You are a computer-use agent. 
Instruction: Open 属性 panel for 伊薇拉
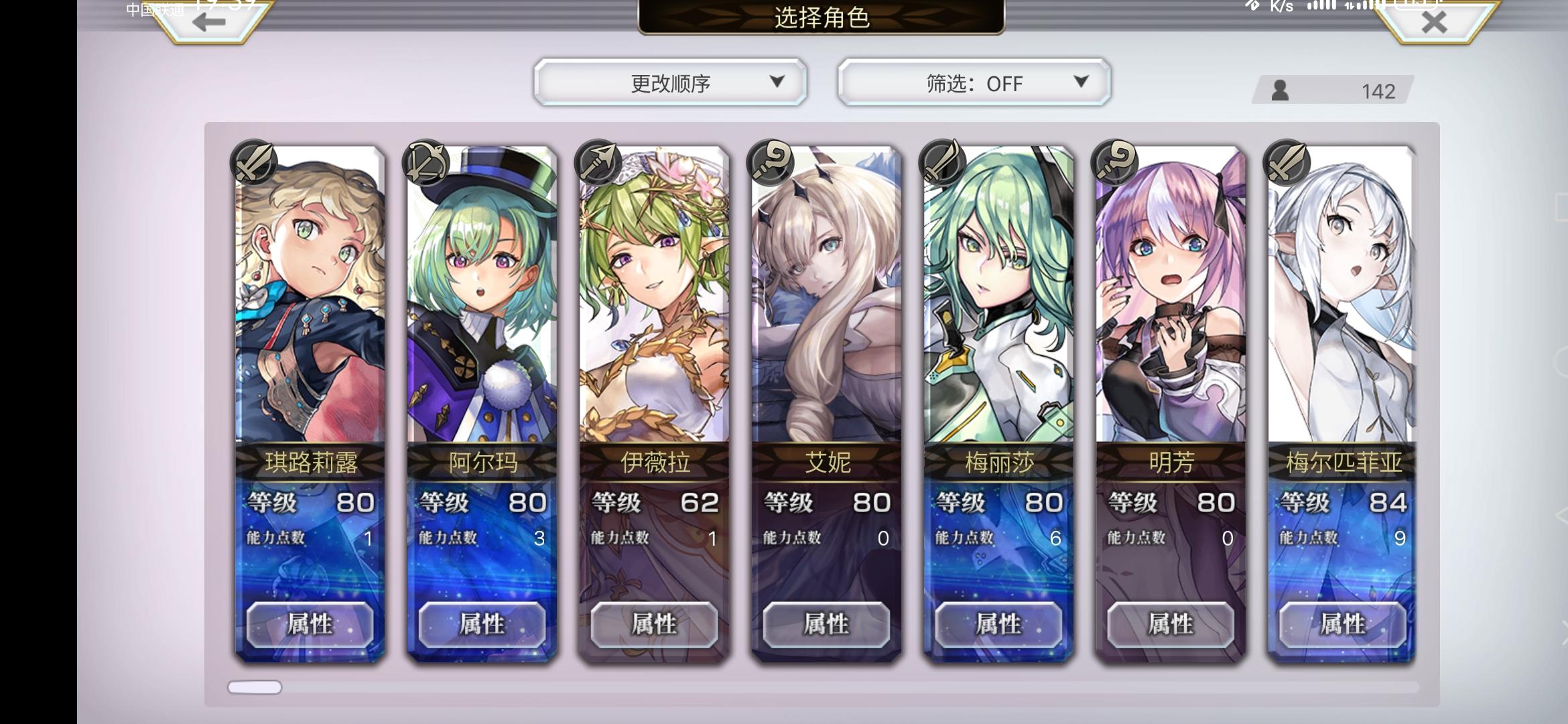(x=654, y=624)
